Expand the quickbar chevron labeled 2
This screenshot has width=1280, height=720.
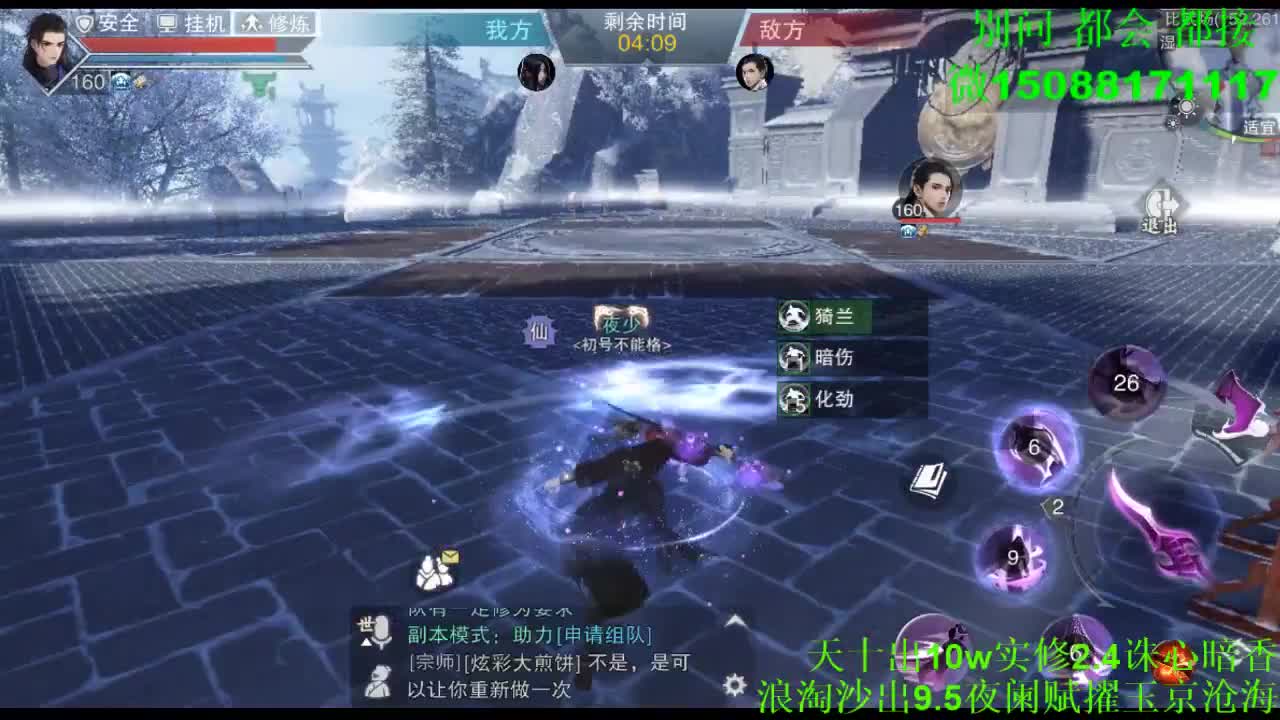point(1055,507)
